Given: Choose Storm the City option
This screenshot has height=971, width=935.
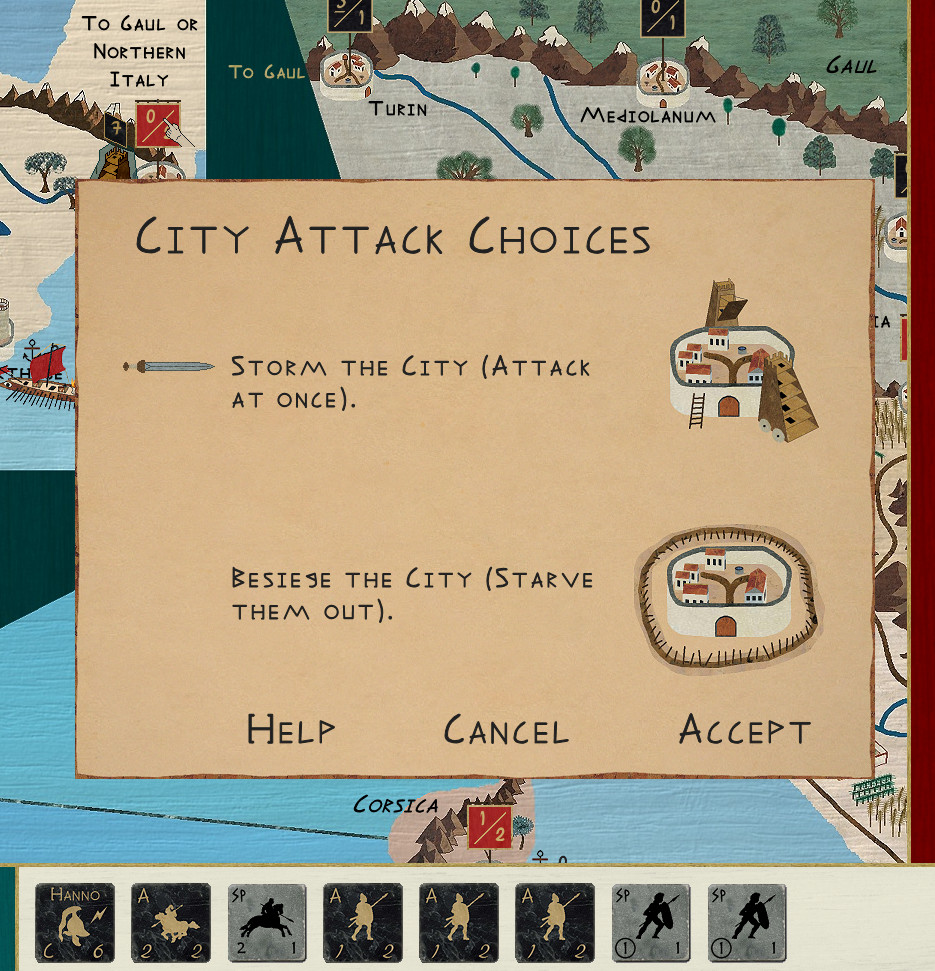Looking at the screenshot, I should (x=410, y=382).
